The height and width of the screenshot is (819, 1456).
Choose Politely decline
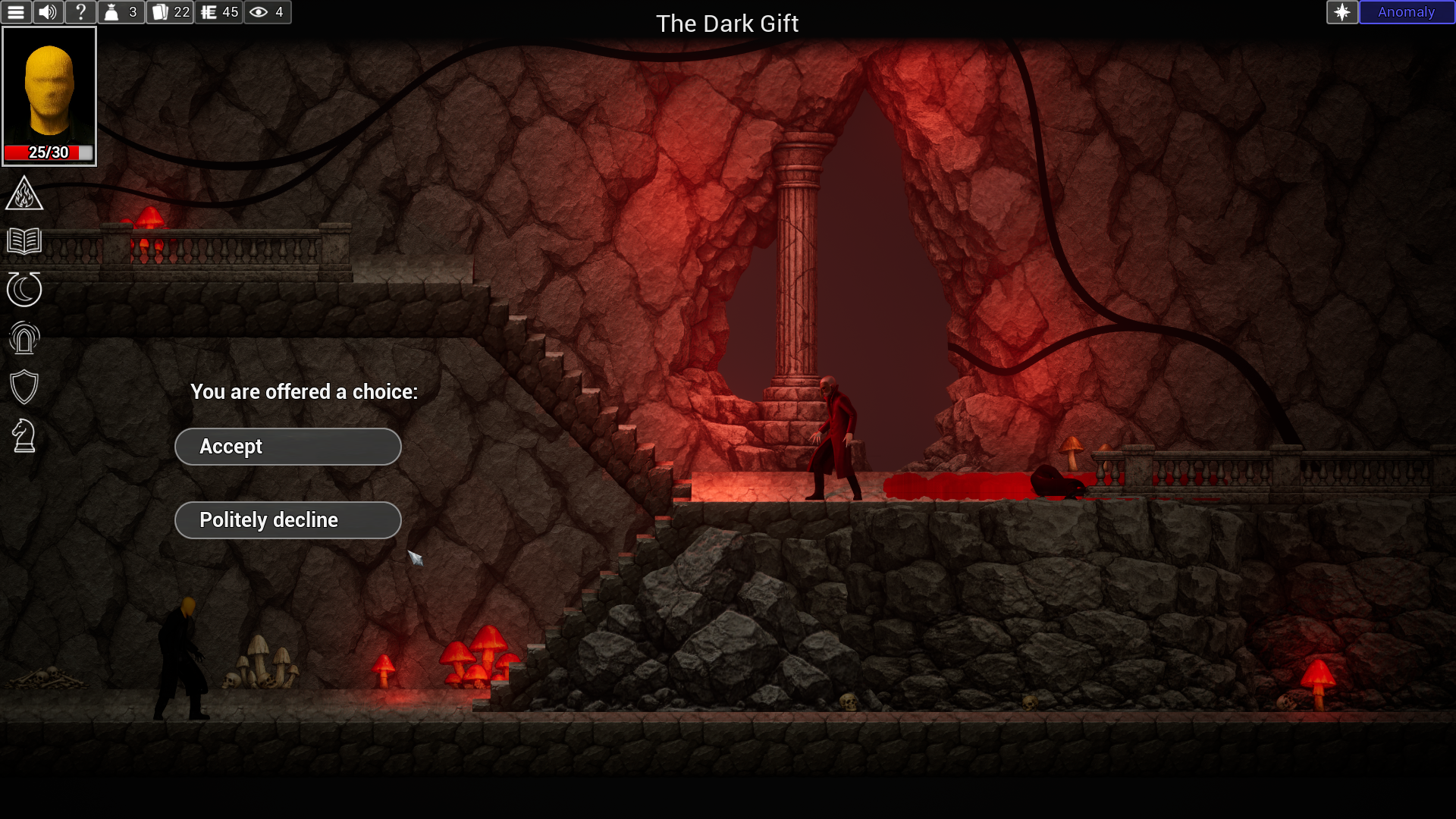(288, 520)
